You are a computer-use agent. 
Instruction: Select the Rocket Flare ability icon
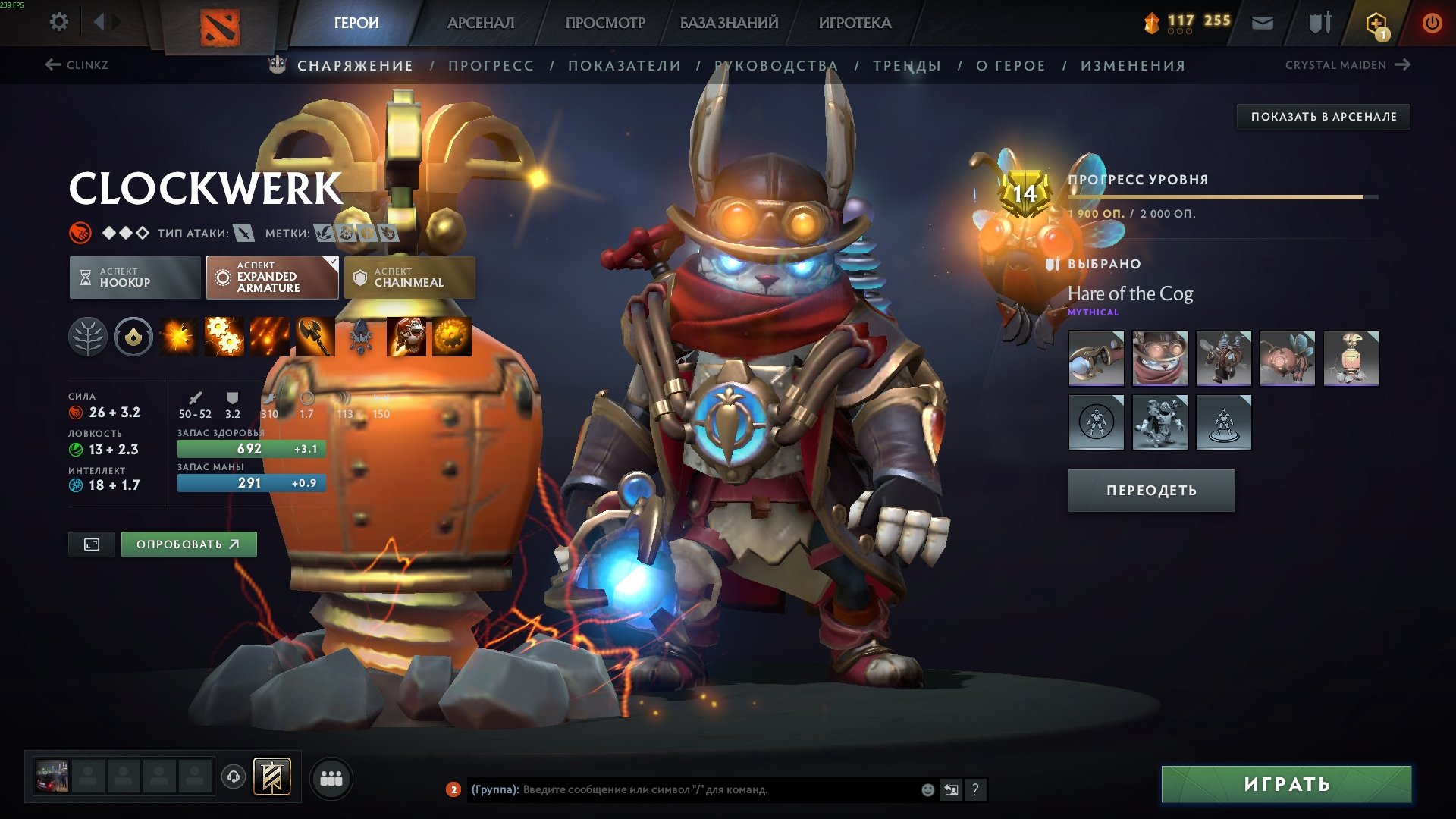pyautogui.click(x=271, y=337)
